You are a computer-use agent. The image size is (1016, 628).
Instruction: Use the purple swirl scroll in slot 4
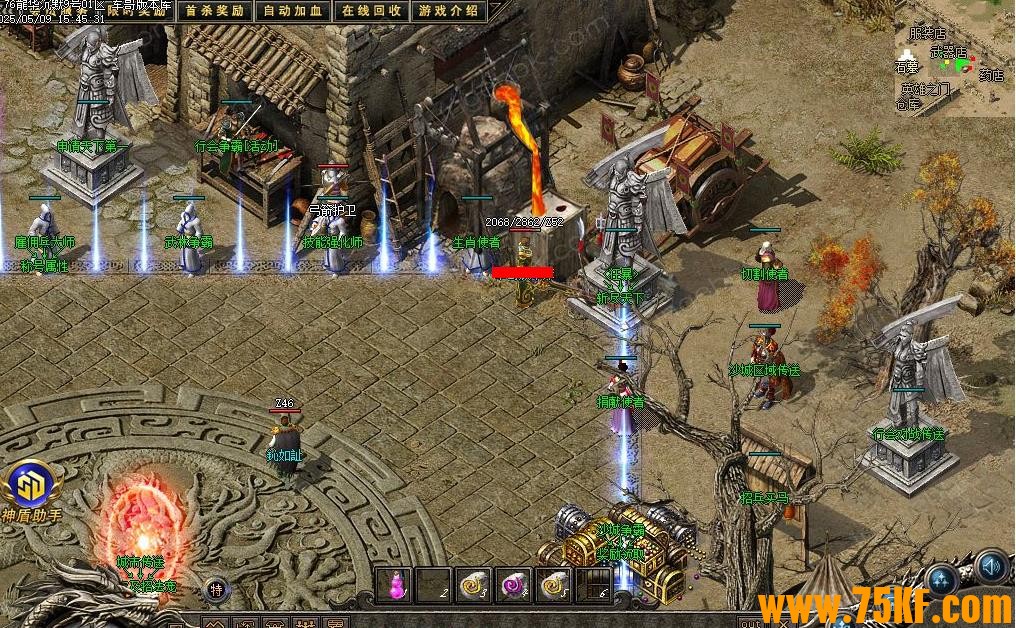(x=513, y=585)
